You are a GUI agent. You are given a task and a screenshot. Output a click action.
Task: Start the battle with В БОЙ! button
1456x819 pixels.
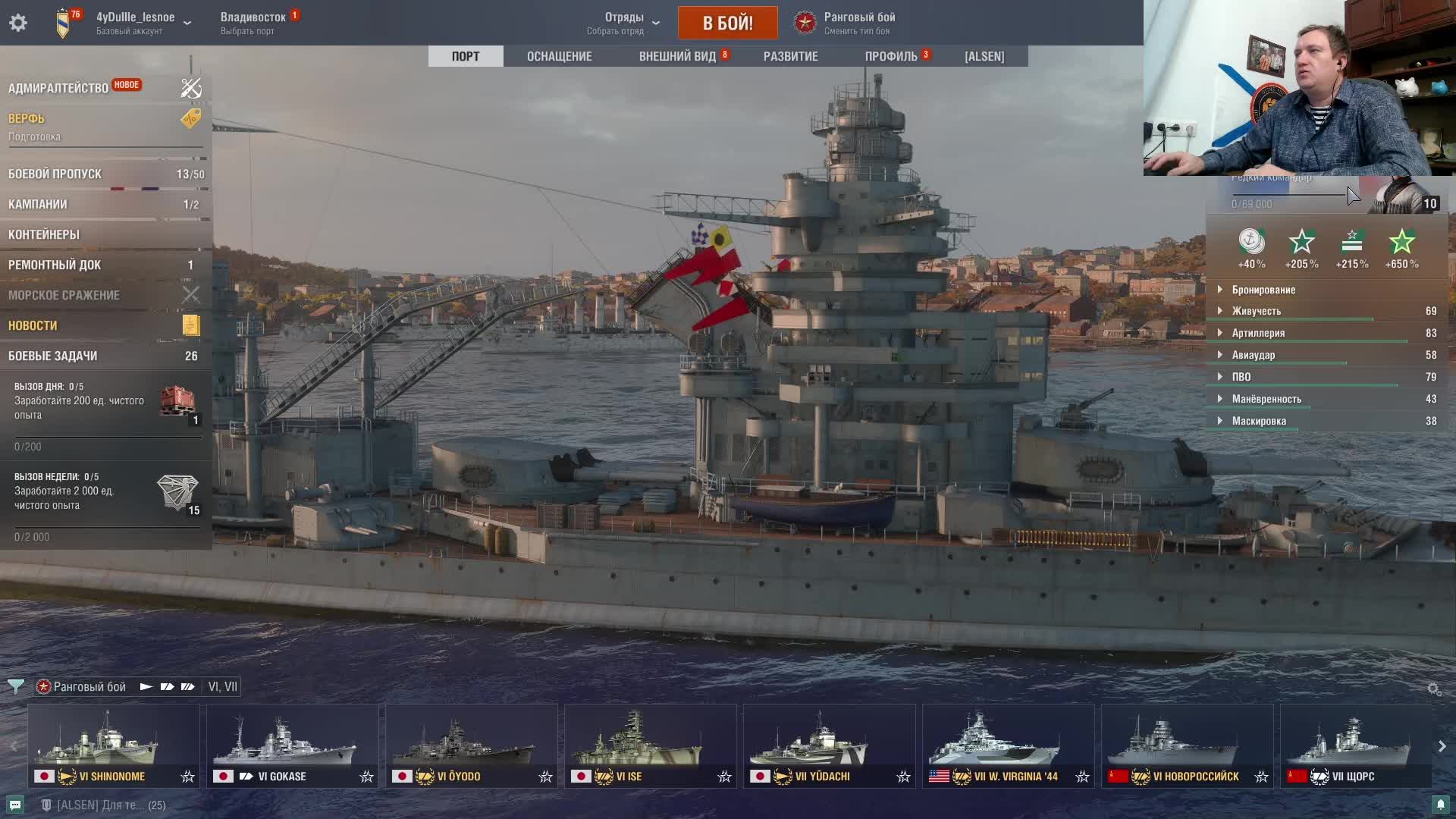coord(727,23)
